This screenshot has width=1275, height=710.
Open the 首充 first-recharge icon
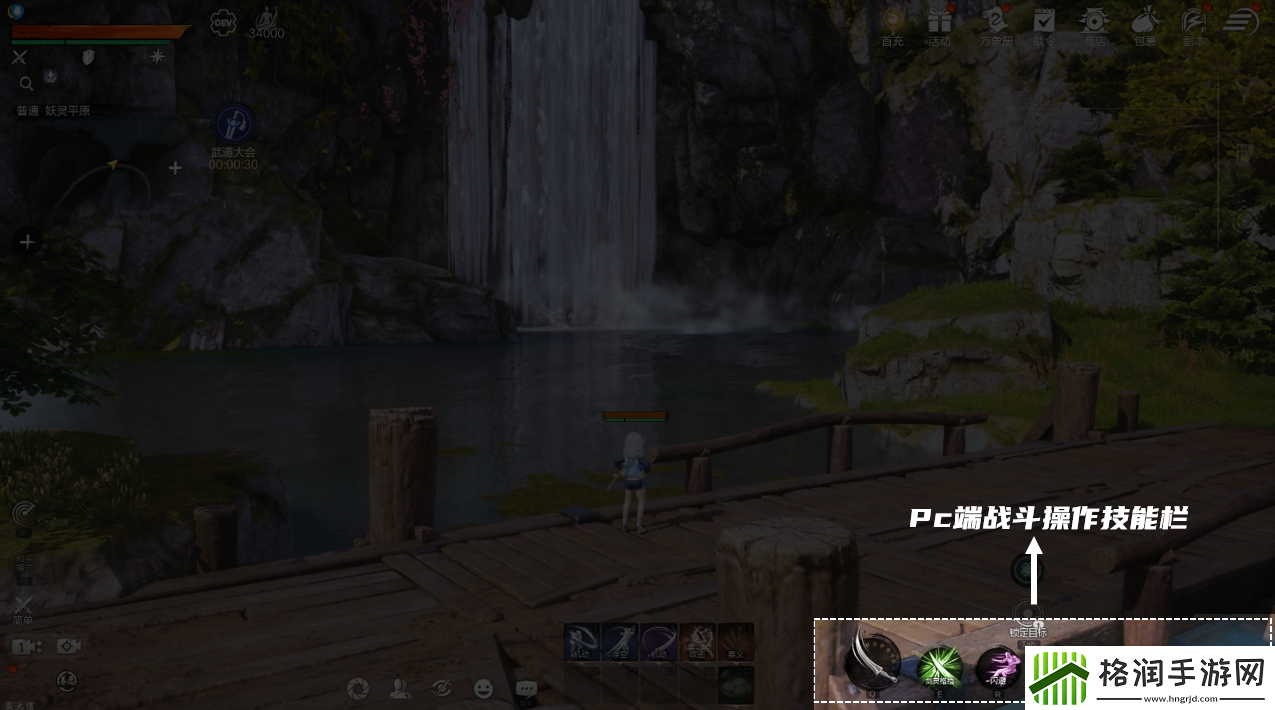(892, 22)
